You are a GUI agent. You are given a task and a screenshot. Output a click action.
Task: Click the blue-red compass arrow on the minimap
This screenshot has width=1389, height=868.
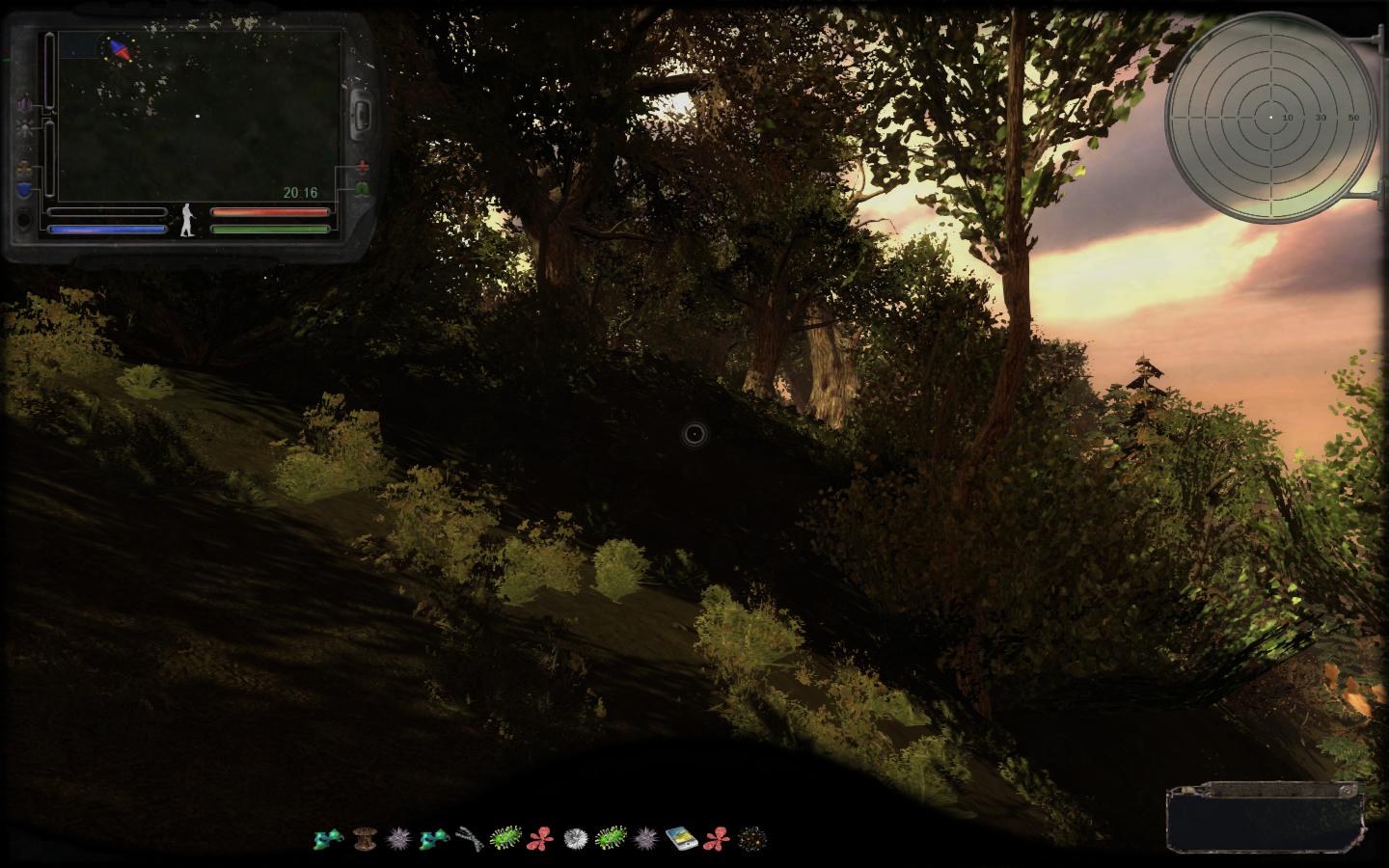(x=121, y=50)
